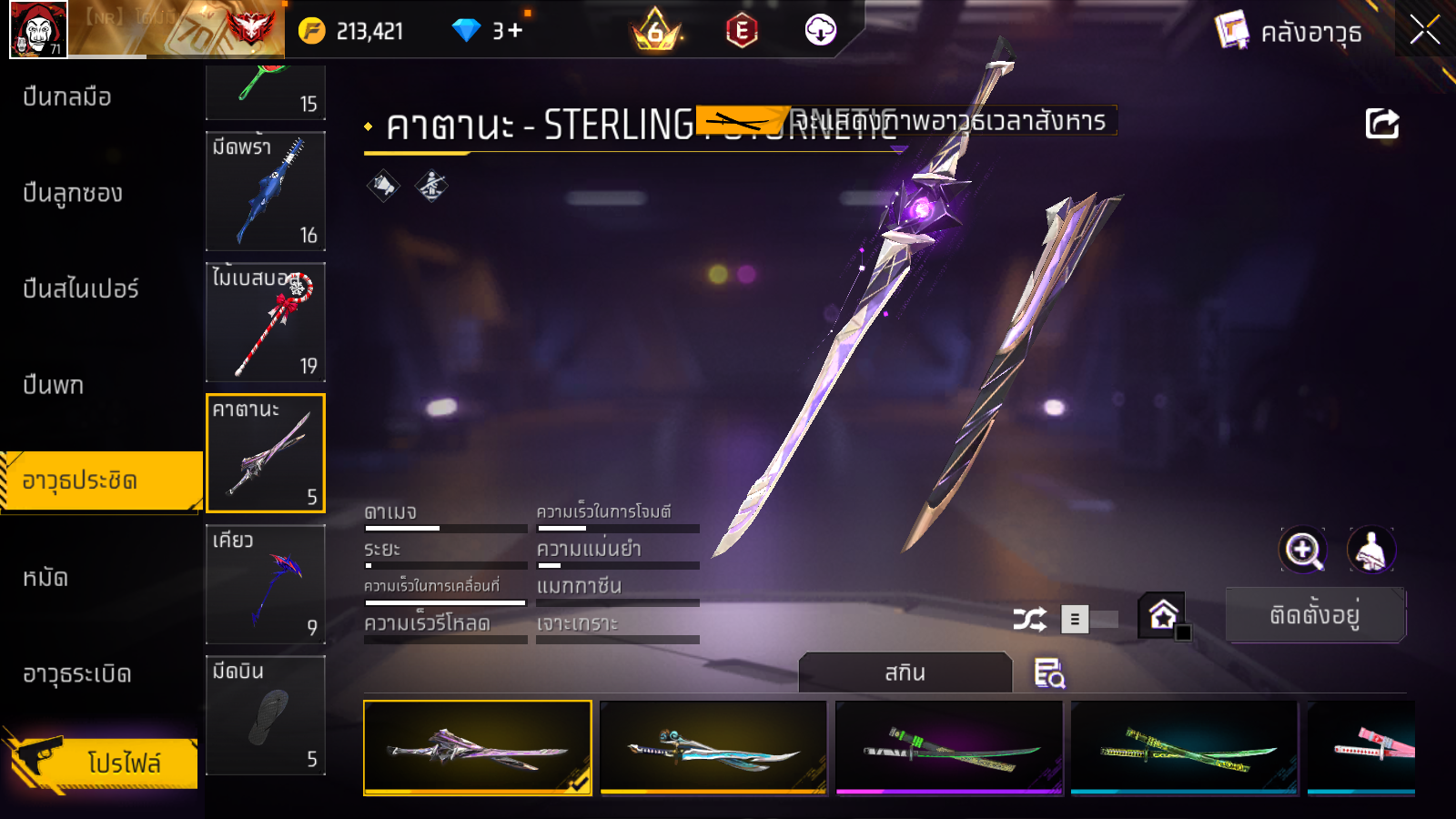This screenshot has height=819, width=1456.
Task: Open the skin search filter icon
Action: click(x=1049, y=673)
